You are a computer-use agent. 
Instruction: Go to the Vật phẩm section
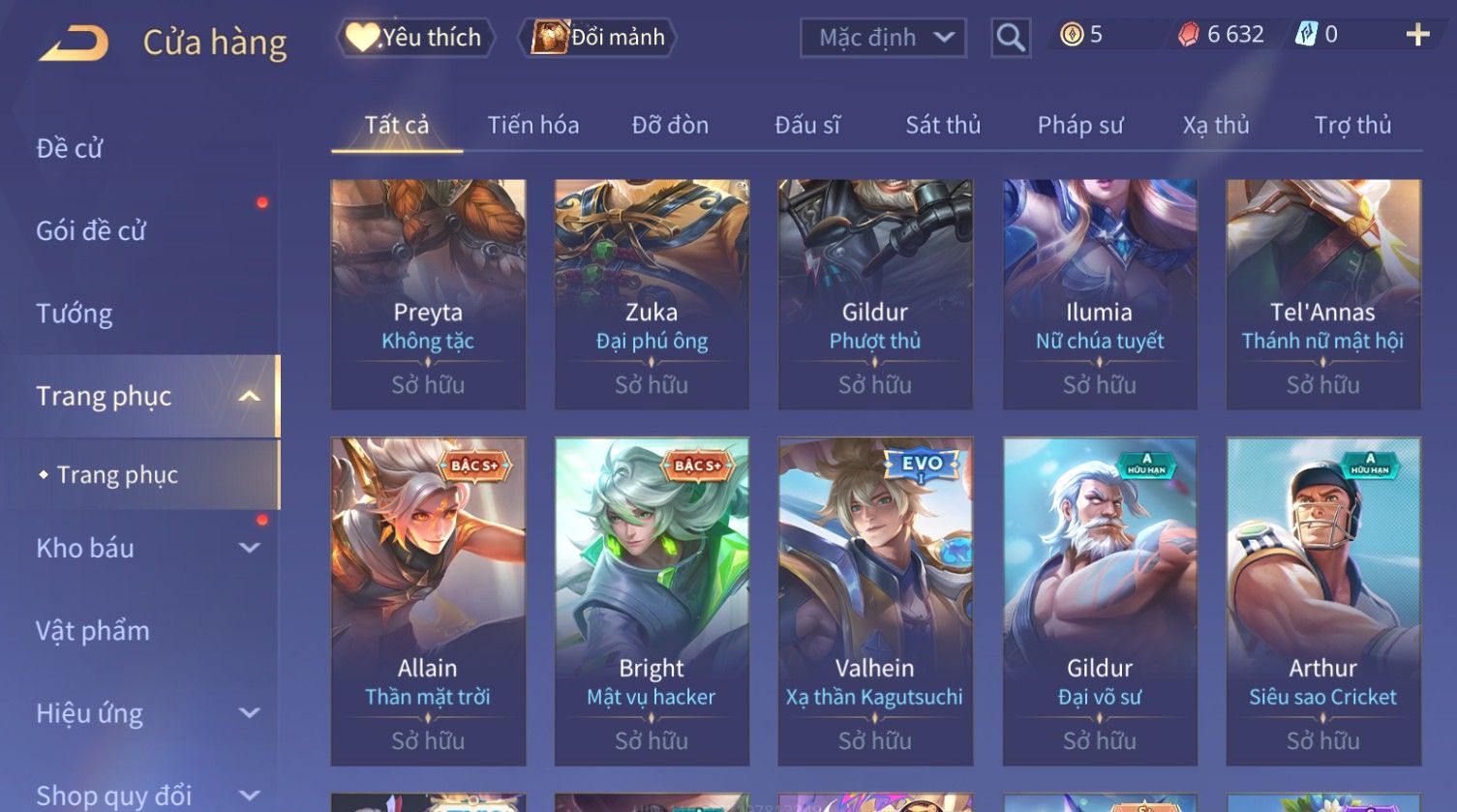[93, 631]
